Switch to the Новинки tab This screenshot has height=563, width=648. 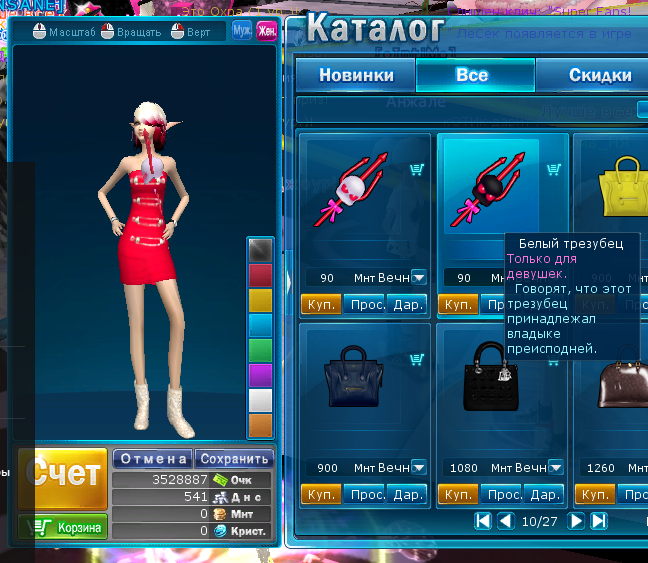tap(355, 75)
